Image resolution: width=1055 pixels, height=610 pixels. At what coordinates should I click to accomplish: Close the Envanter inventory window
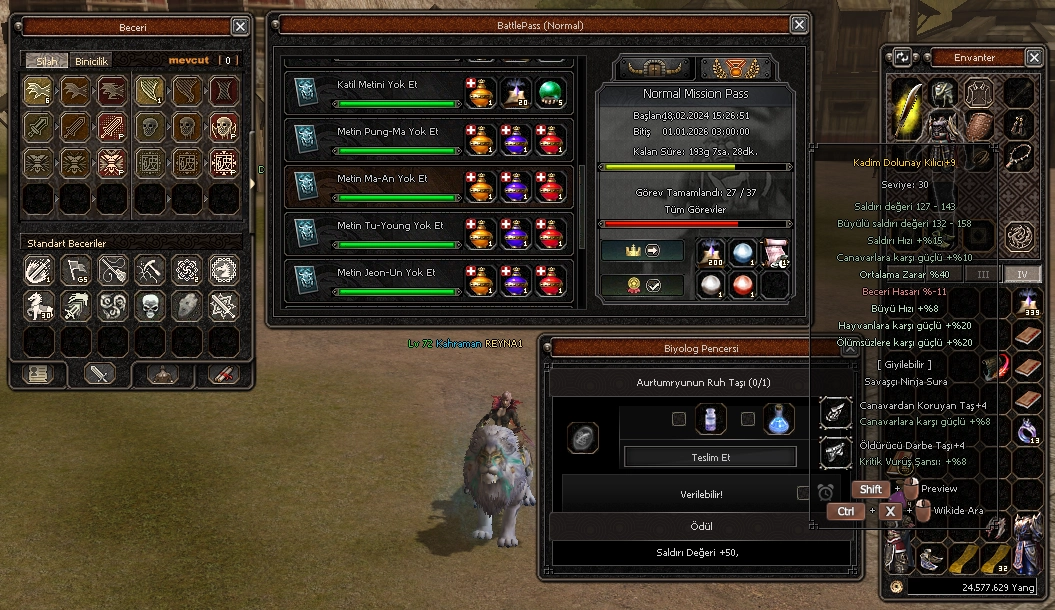click(x=1035, y=57)
